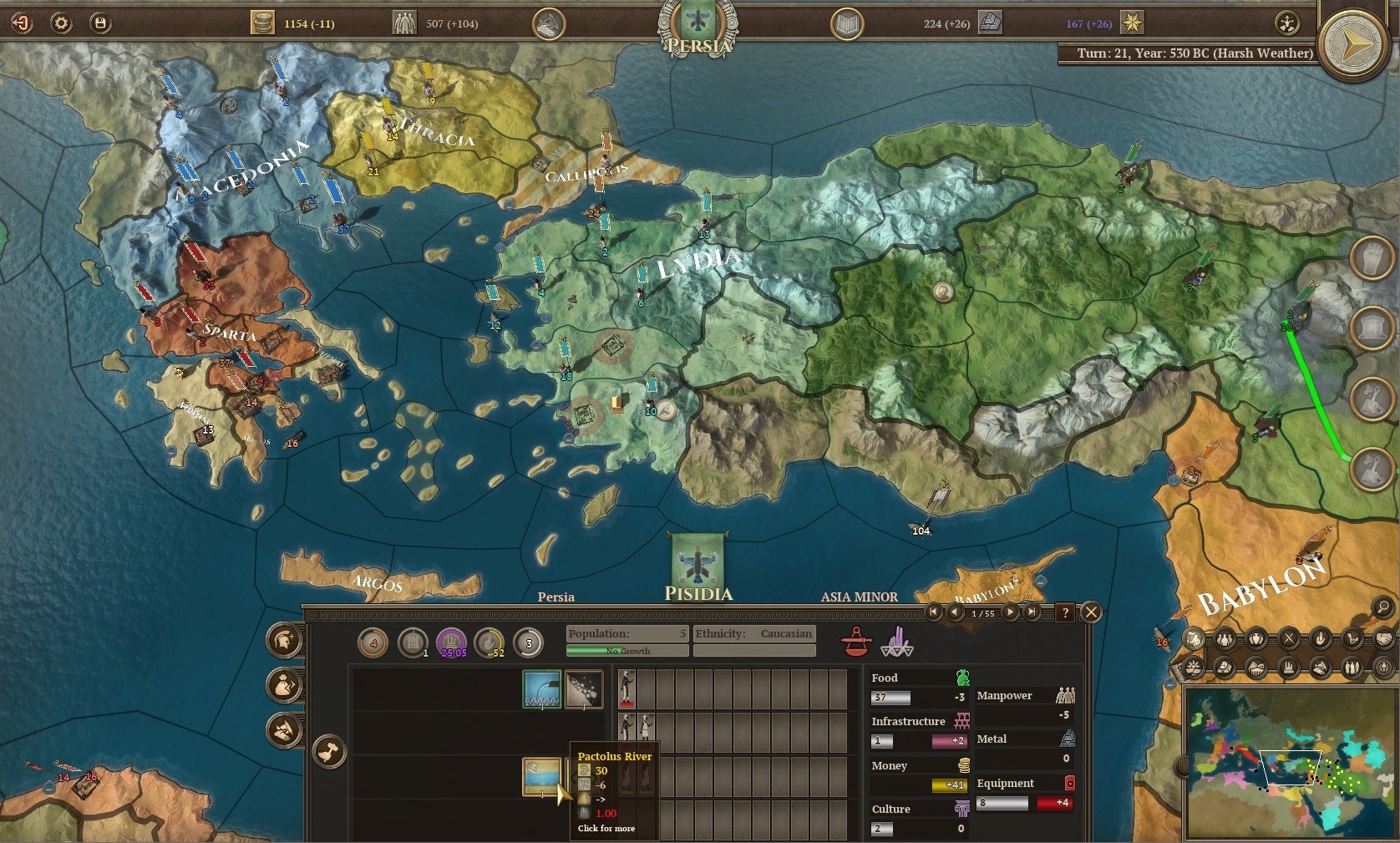Image resolution: width=1400 pixels, height=843 pixels.
Task: End the turn with the golden arrow button
Action: 1353,43
